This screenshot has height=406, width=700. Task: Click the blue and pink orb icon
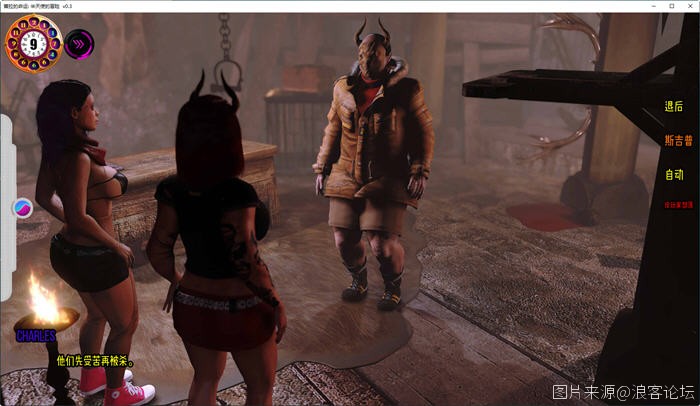click(22, 208)
